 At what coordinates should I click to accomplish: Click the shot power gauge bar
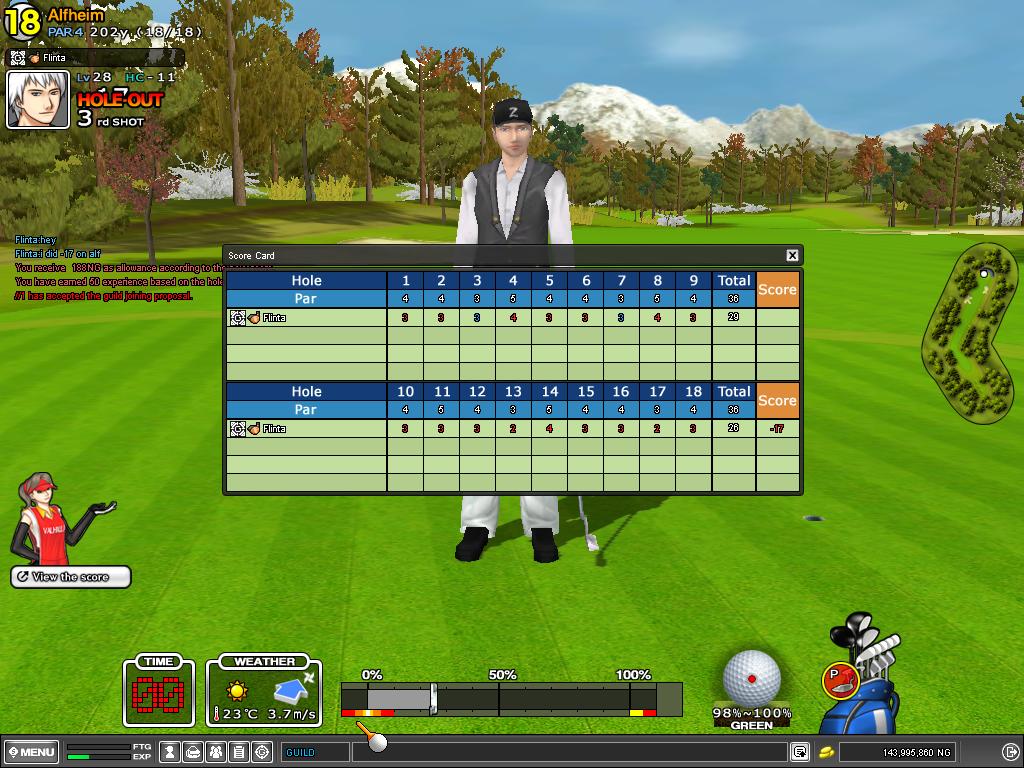point(510,698)
